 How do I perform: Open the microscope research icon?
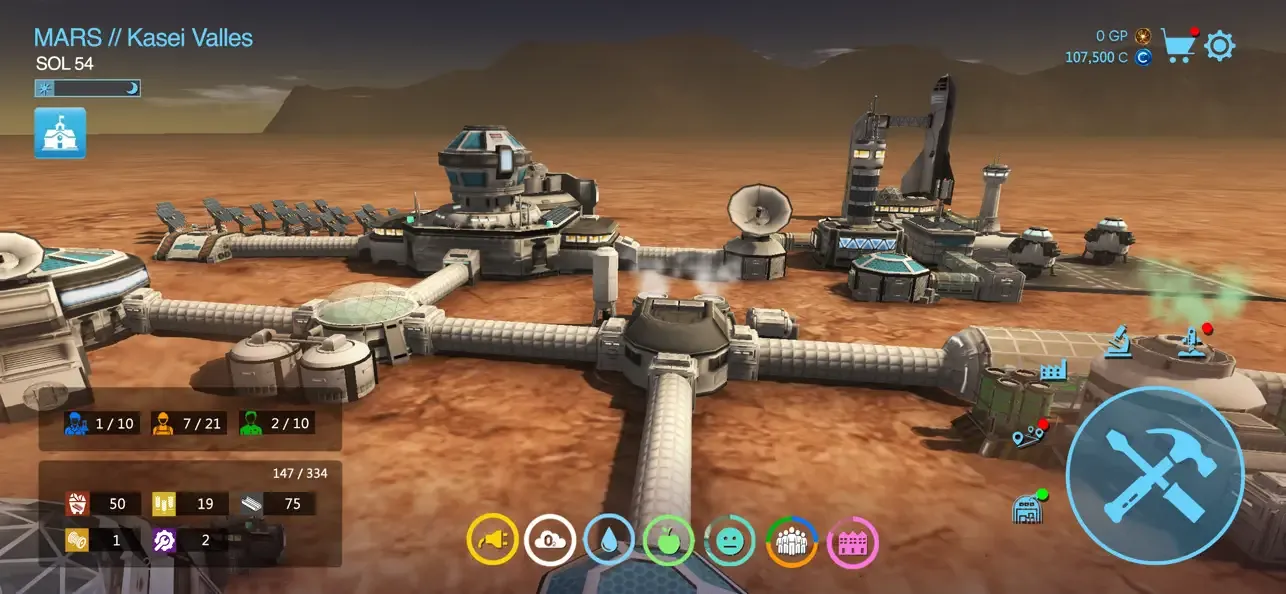(x=1119, y=342)
